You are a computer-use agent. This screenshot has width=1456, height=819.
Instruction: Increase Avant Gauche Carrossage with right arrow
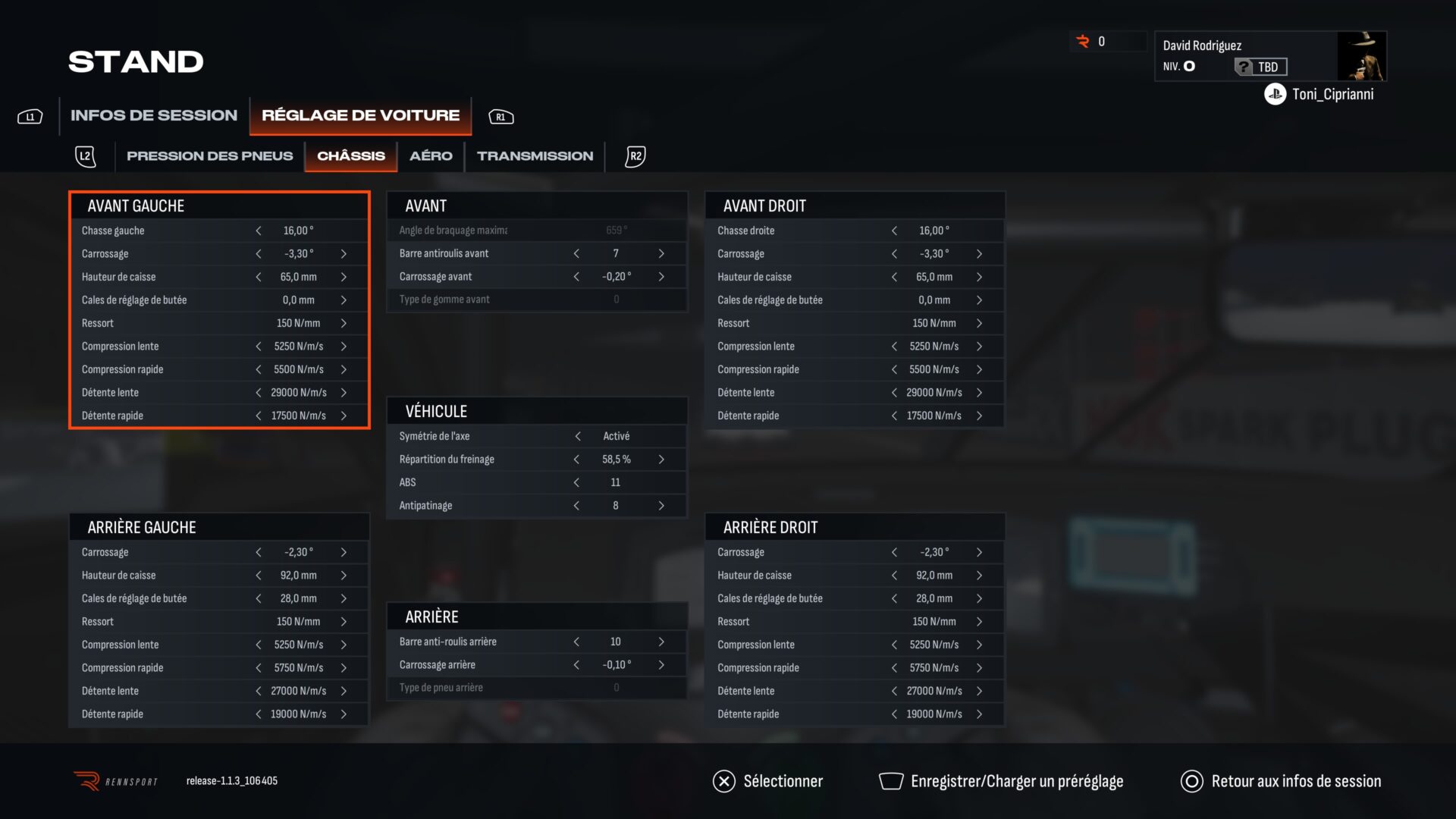344,254
